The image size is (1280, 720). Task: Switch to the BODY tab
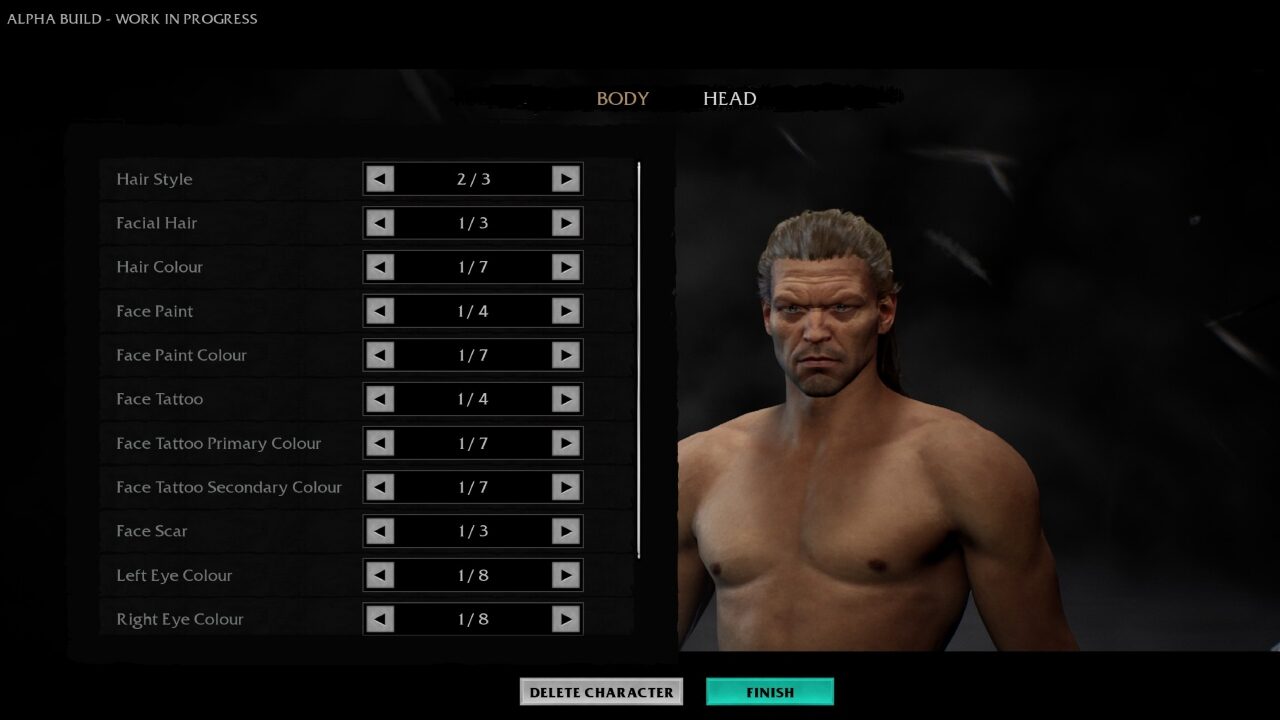click(x=622, y=99)
